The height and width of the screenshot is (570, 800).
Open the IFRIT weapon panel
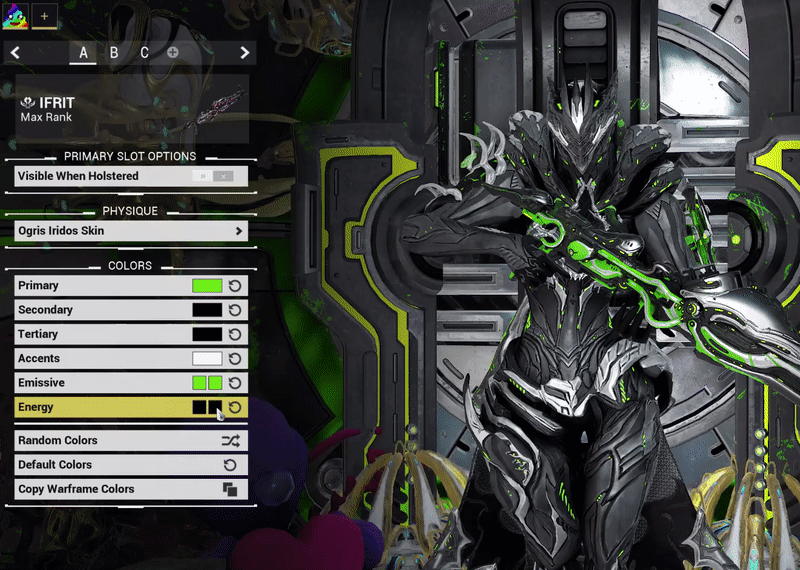point(131,109)
